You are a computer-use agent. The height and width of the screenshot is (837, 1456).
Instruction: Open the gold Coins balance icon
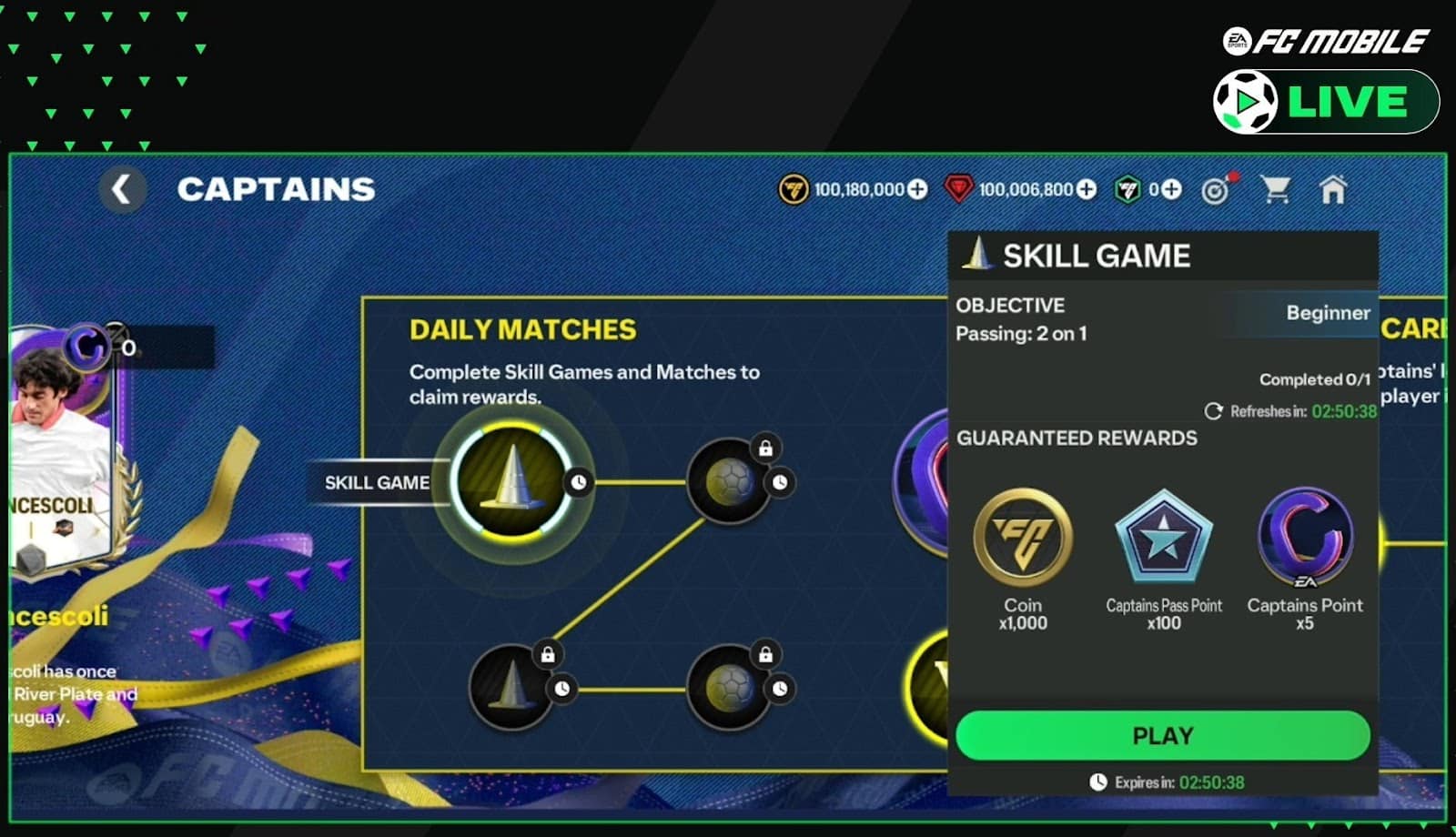tap(791, 190)
